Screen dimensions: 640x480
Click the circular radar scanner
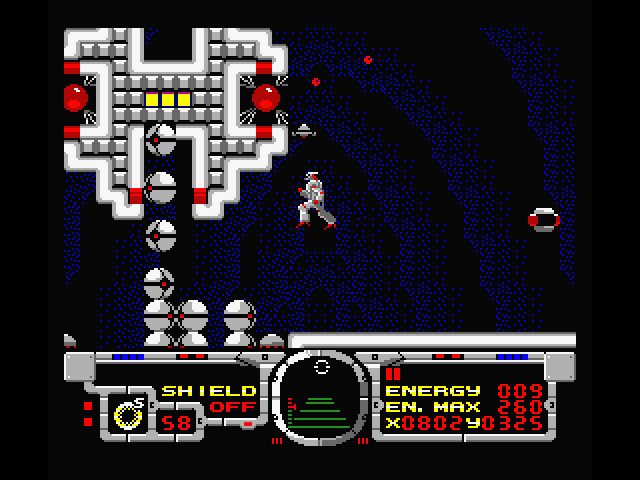click(321, 398)
